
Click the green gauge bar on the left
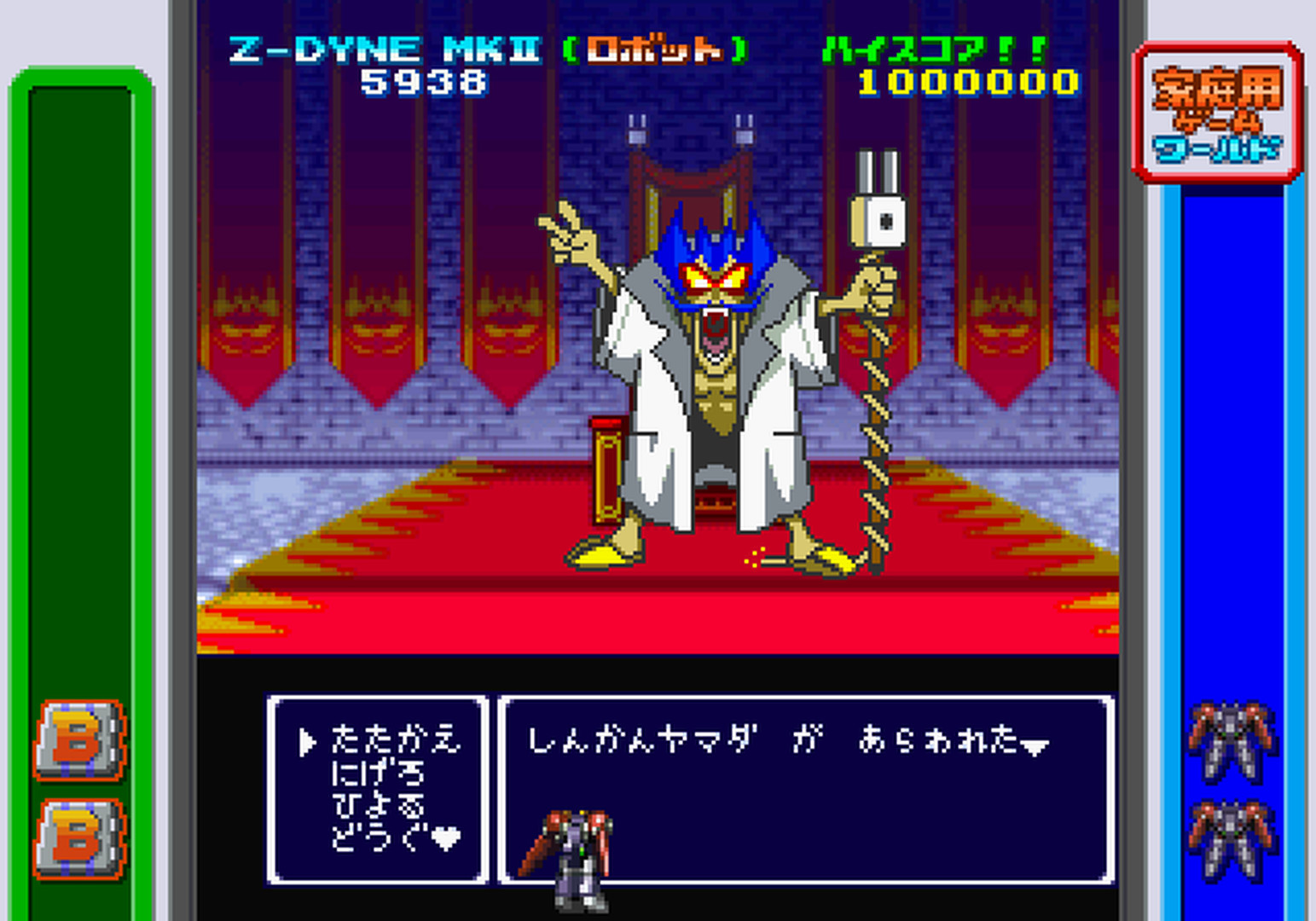(x=81, y=384)
